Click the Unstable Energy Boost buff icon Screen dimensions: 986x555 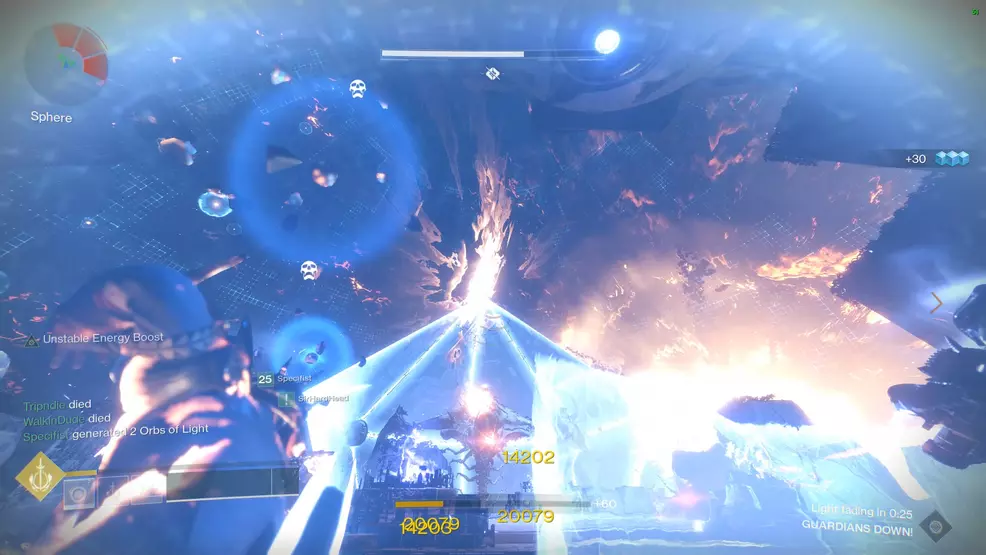pos(32,340)
